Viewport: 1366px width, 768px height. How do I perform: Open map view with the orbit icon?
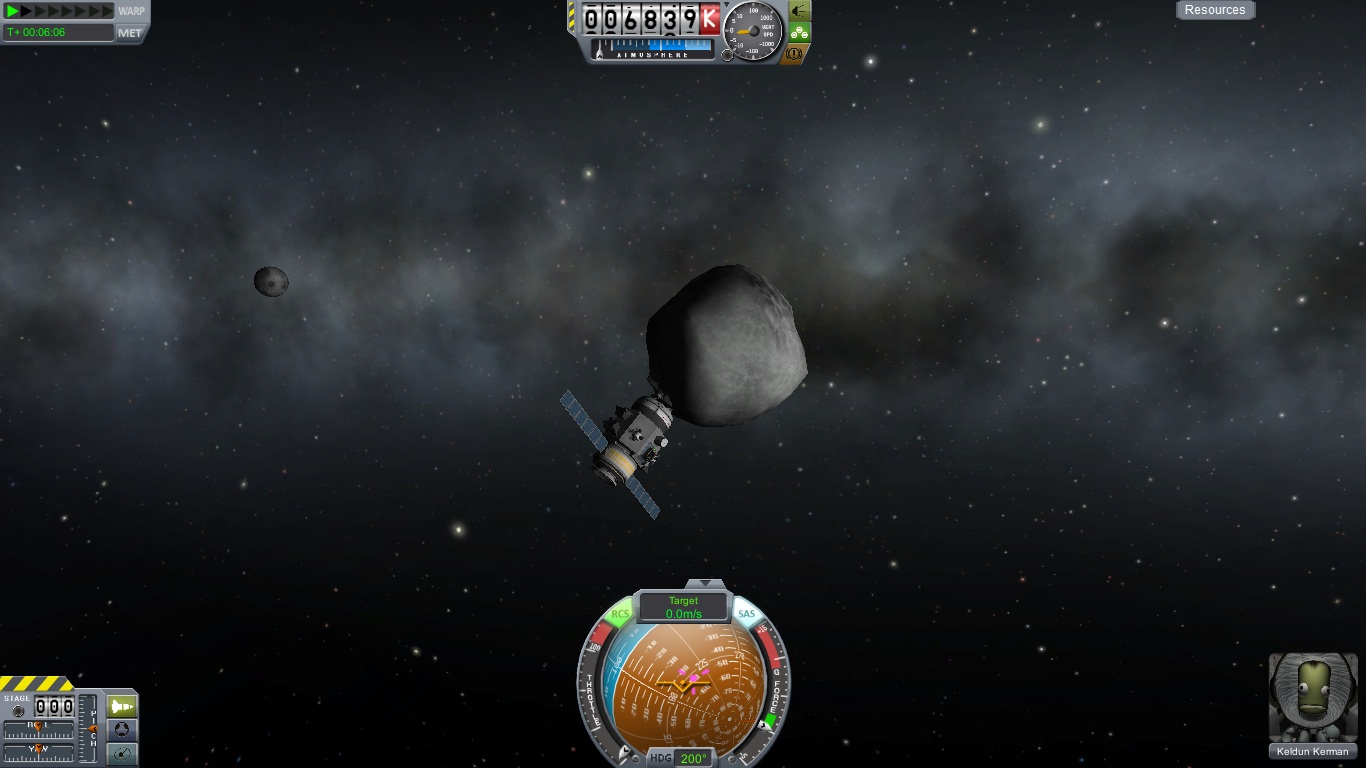tap(122, 754)
